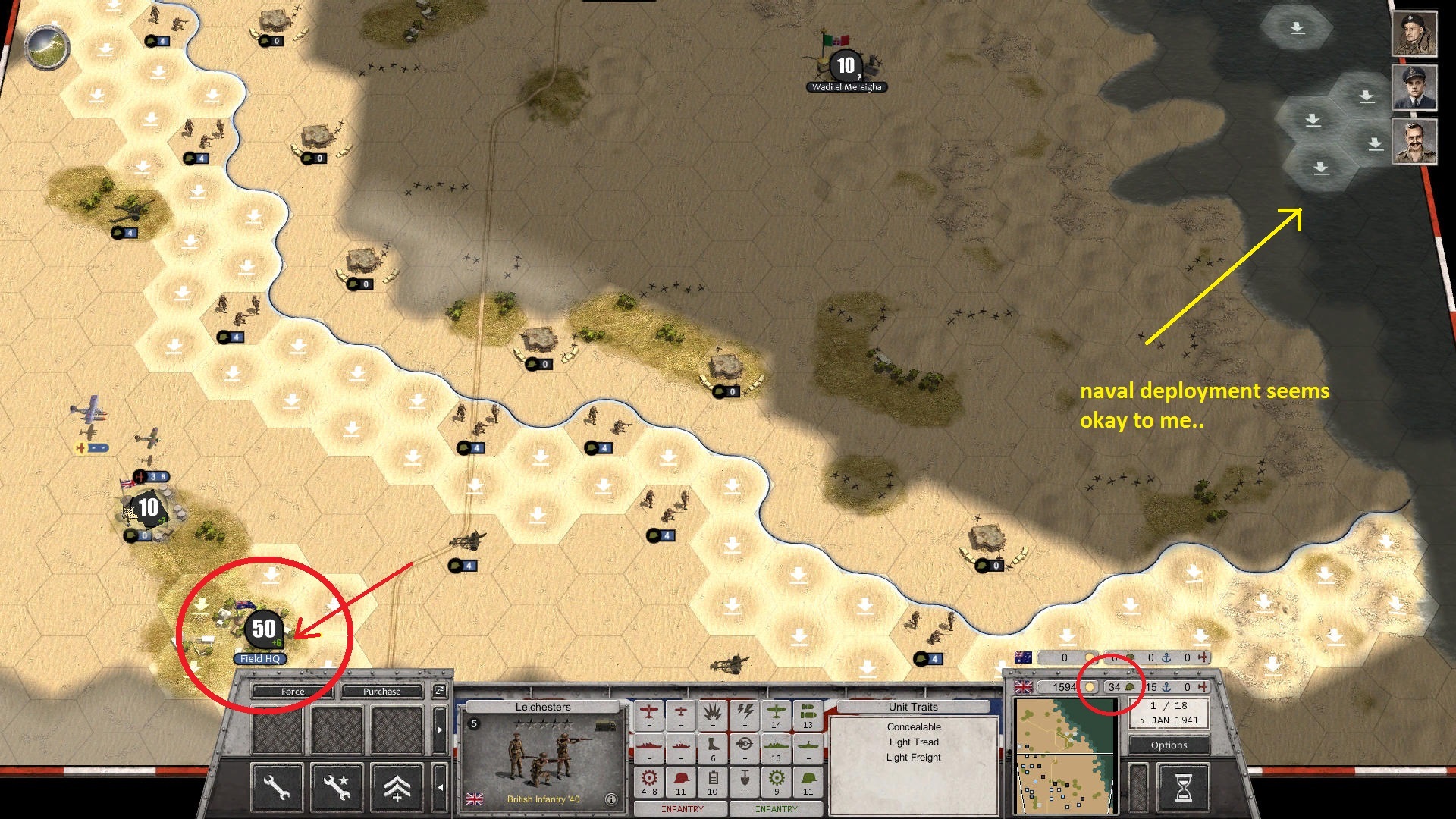Open the unit upgrade chevrons icon
Image resolution: width=1456 pixels, height=819 pixels.
(397, 787)
